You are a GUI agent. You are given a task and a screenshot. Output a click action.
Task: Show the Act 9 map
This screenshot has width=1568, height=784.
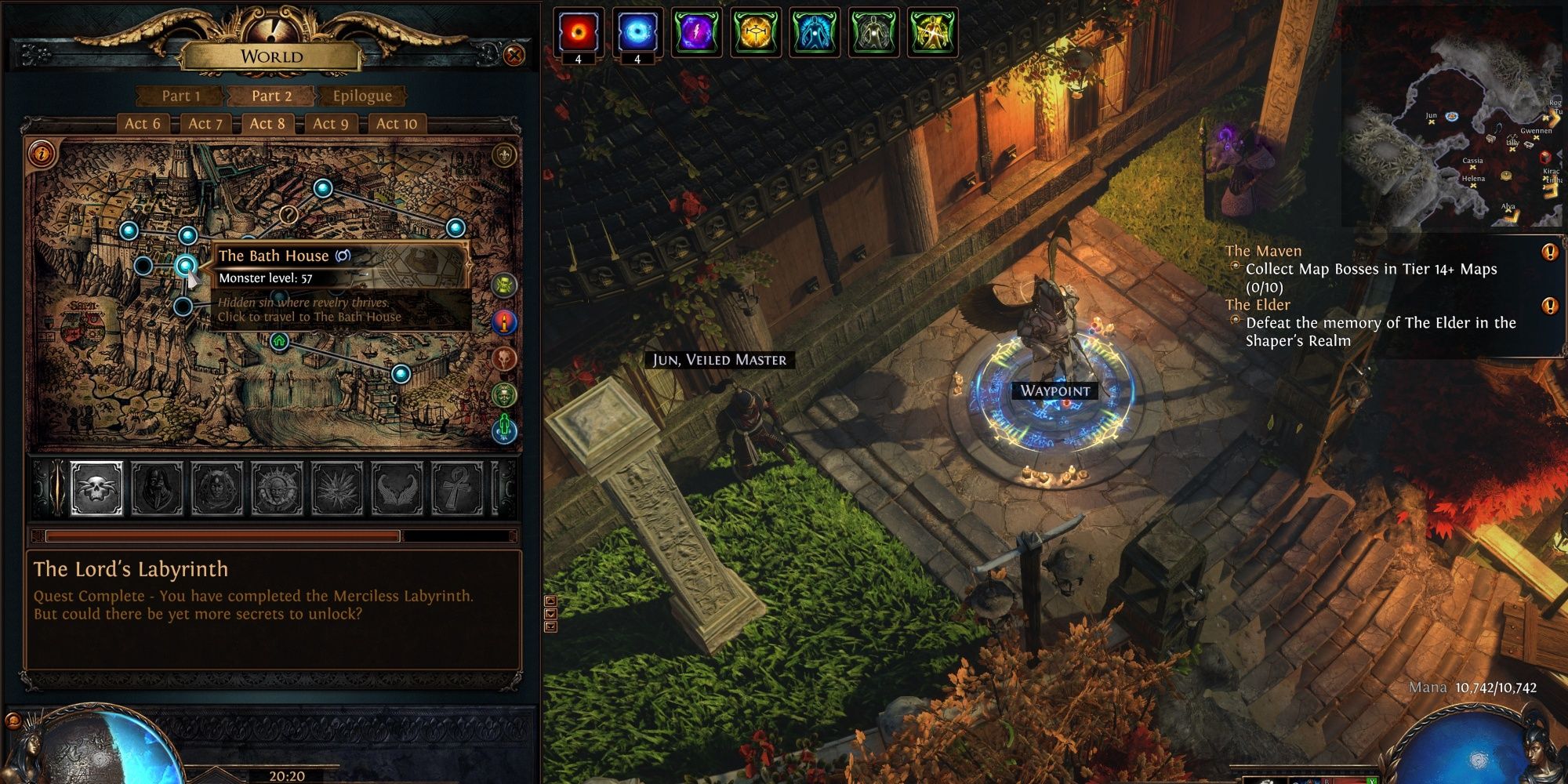point(330,123)
